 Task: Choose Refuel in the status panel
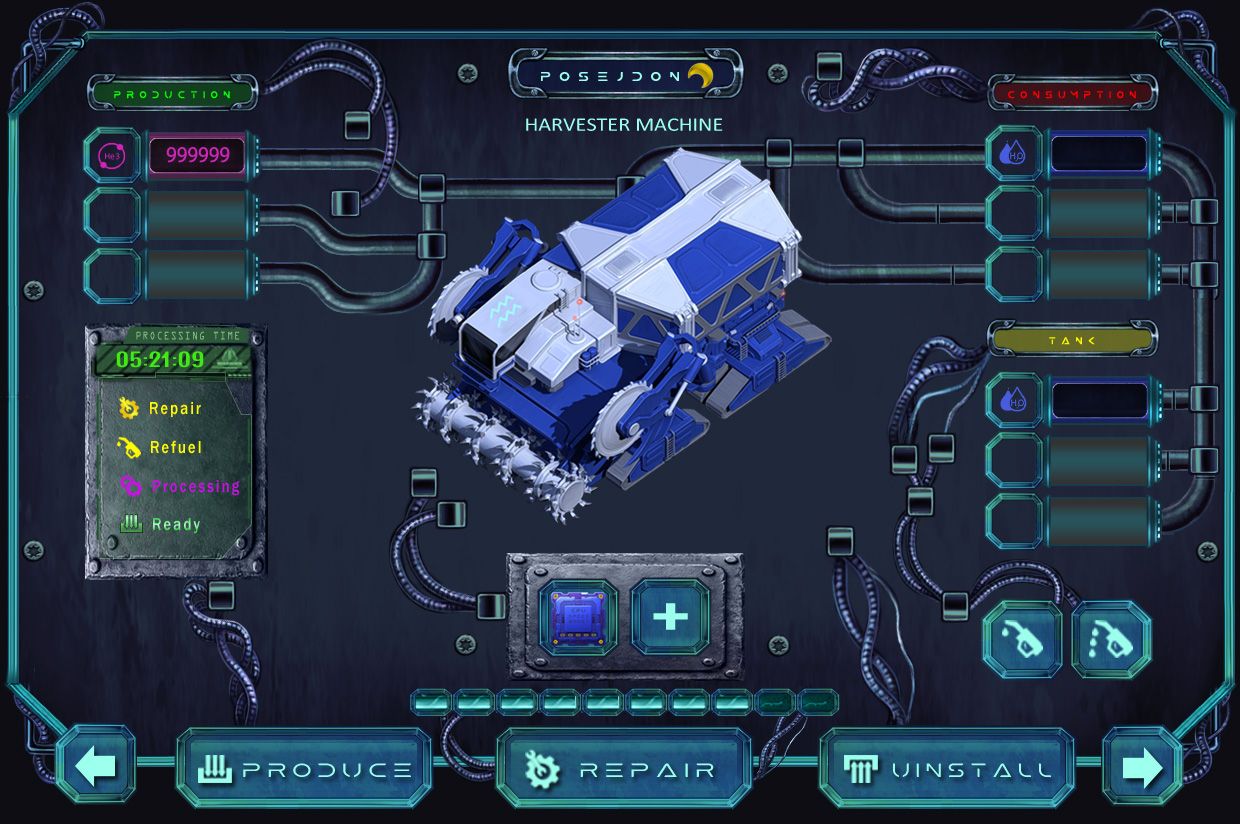pos(175,447)
